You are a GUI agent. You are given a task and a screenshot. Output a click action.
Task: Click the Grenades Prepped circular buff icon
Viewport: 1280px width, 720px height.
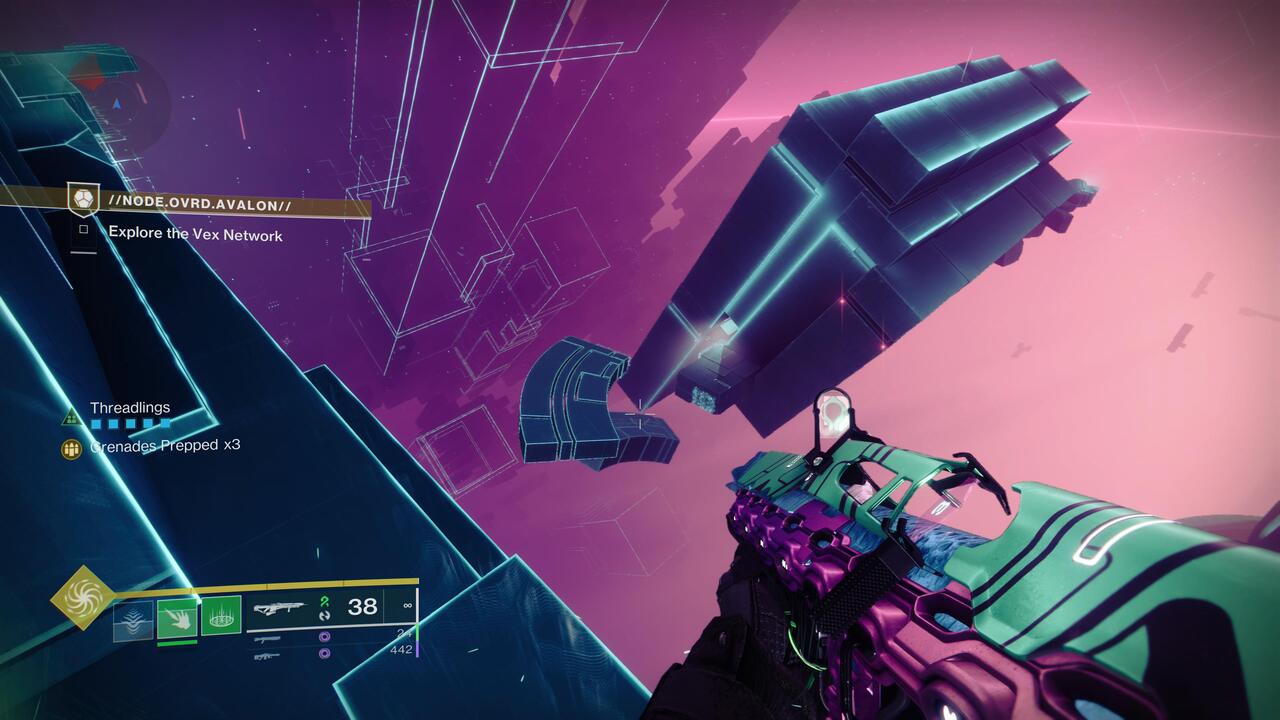pyautogui.click(x=72, y=447)
